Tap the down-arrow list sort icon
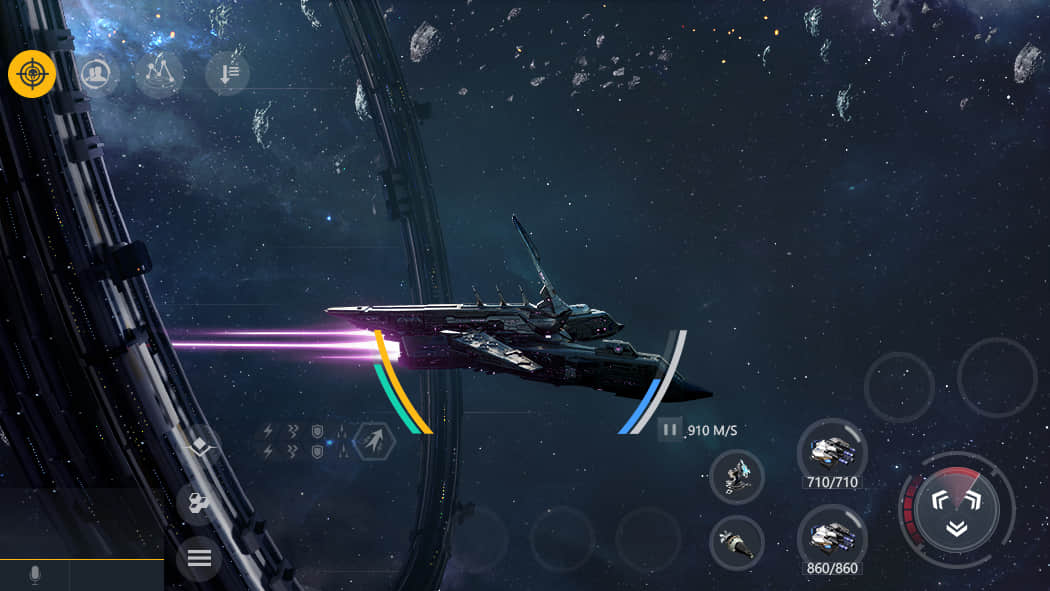The image size is (1050, 591). [226, 73]
